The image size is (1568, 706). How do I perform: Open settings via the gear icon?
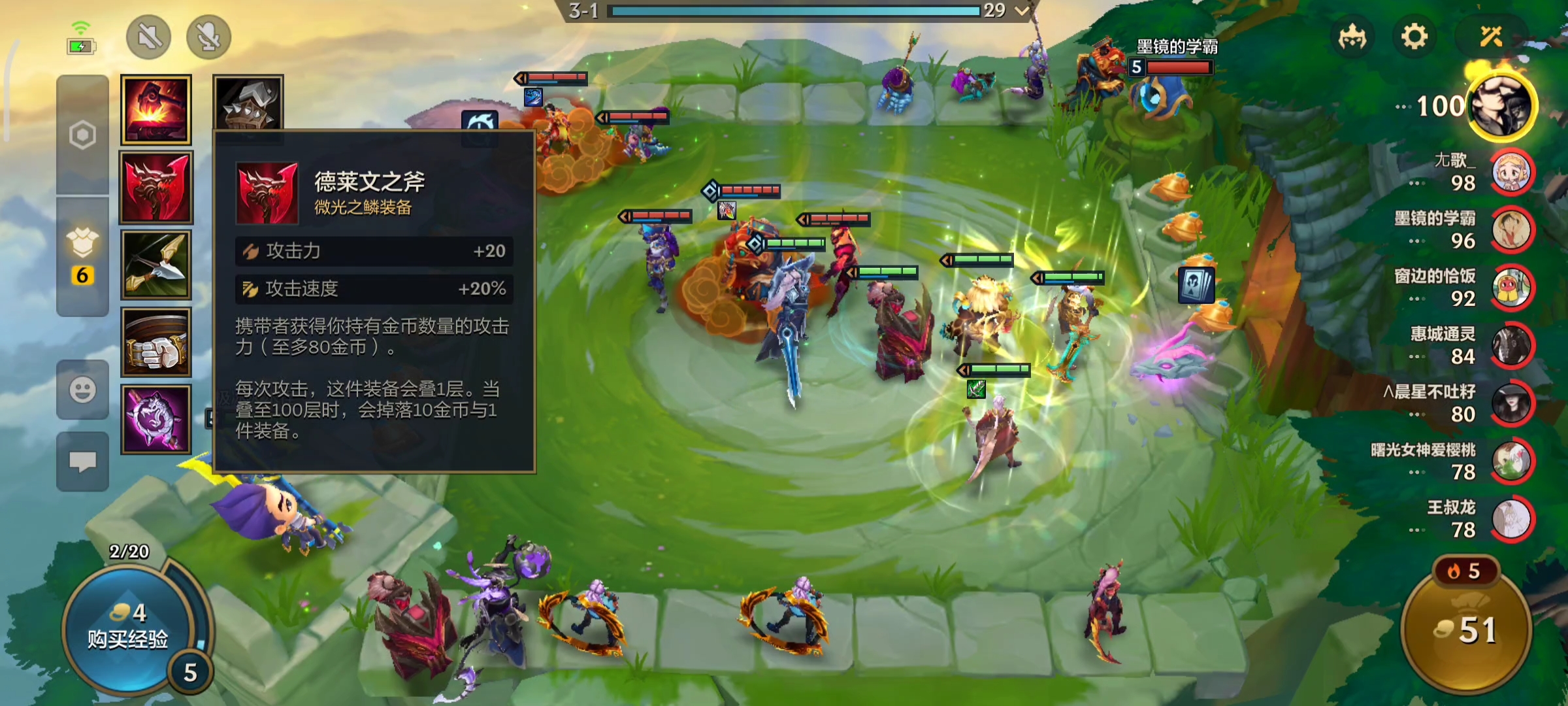click(x=1415, y=37)
